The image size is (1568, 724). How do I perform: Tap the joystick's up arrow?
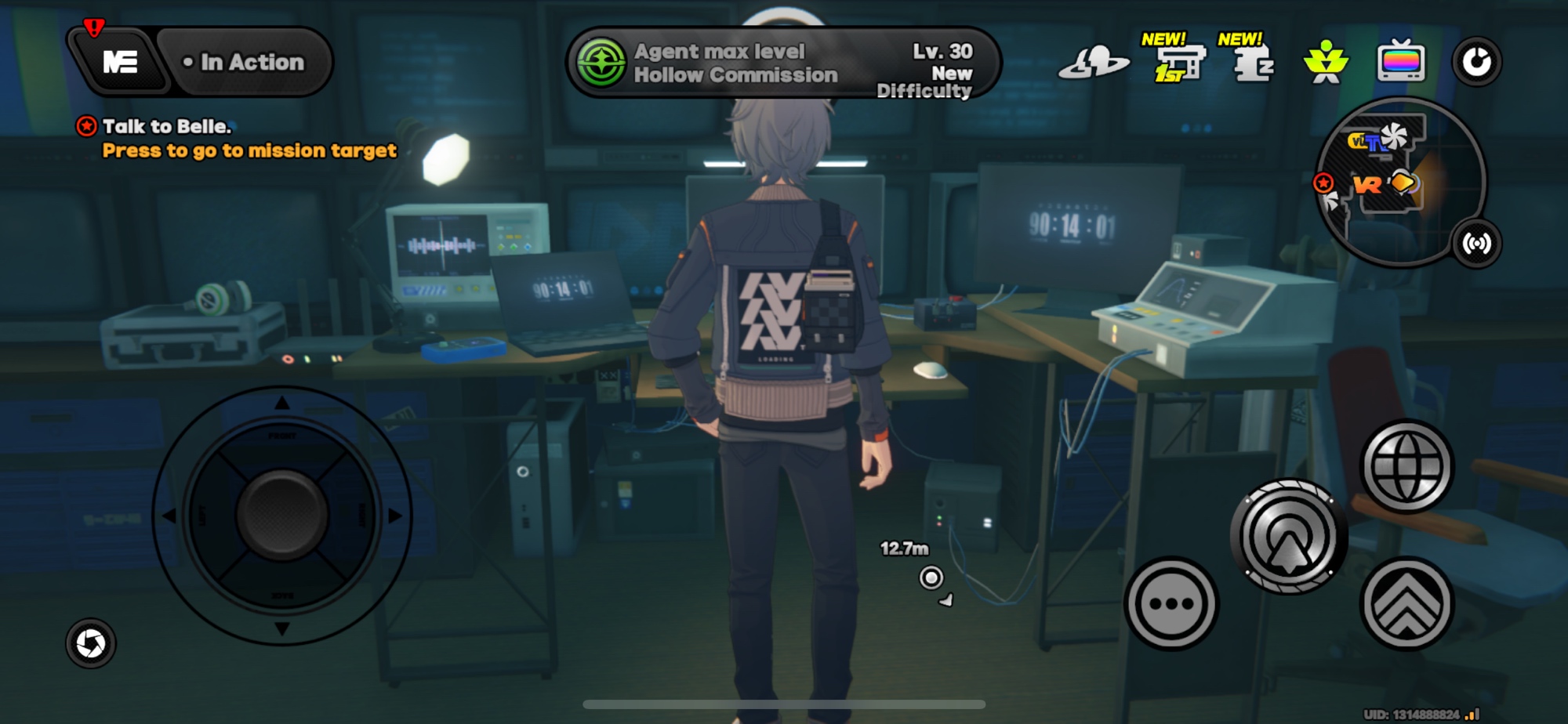point(282,404)
